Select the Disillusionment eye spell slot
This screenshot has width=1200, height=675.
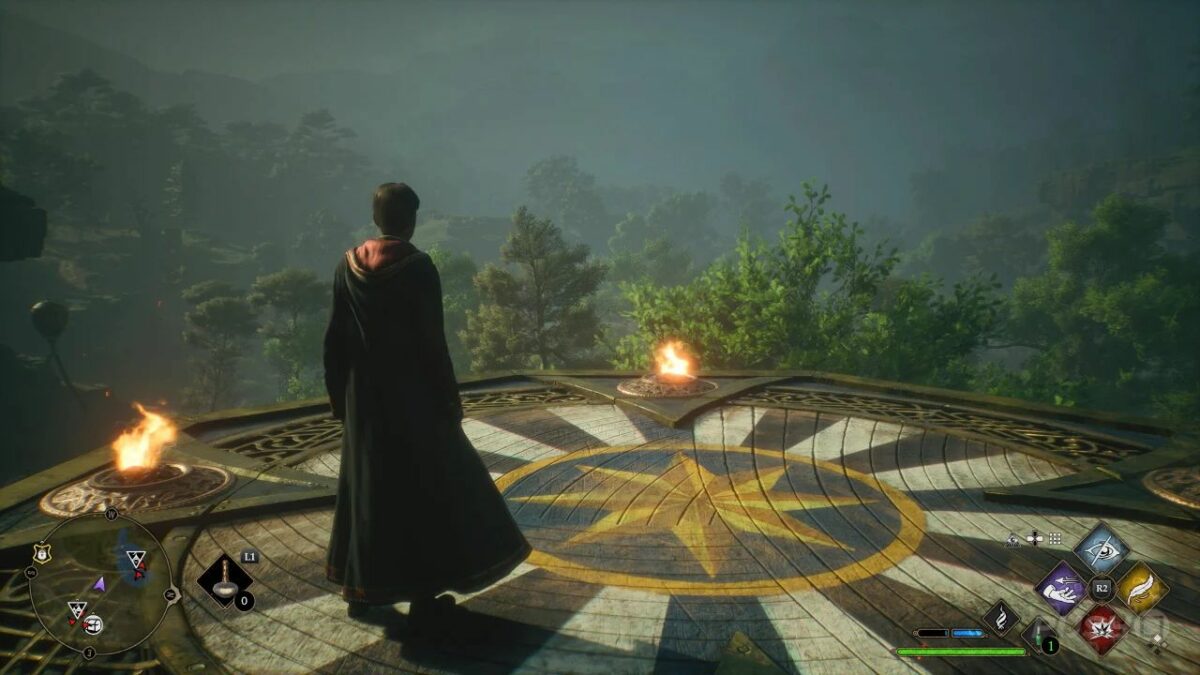point(1101,548)
